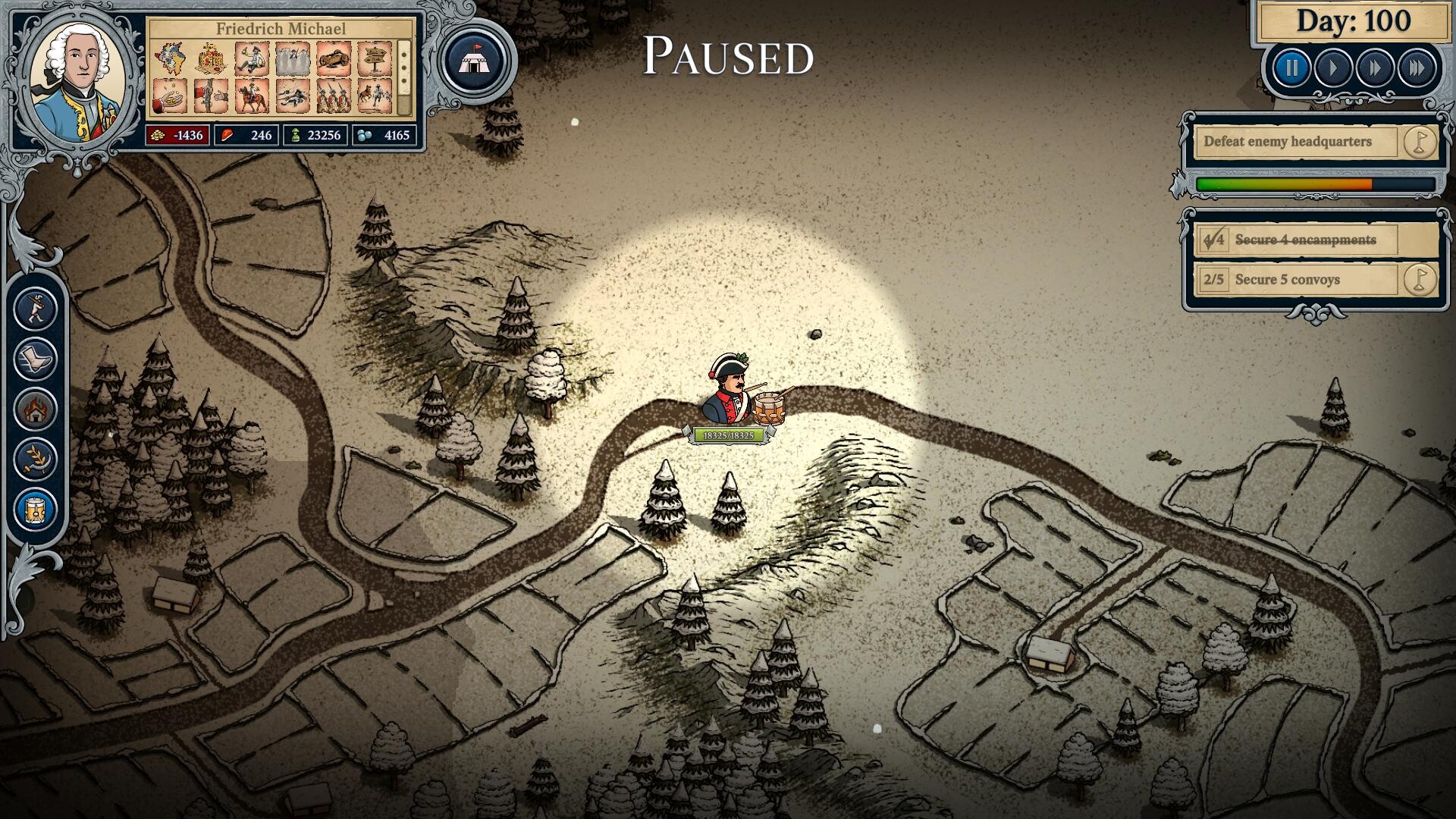1456x819 pixels.
Task: Select the burning house ability
Action: (x=36, y=410)
